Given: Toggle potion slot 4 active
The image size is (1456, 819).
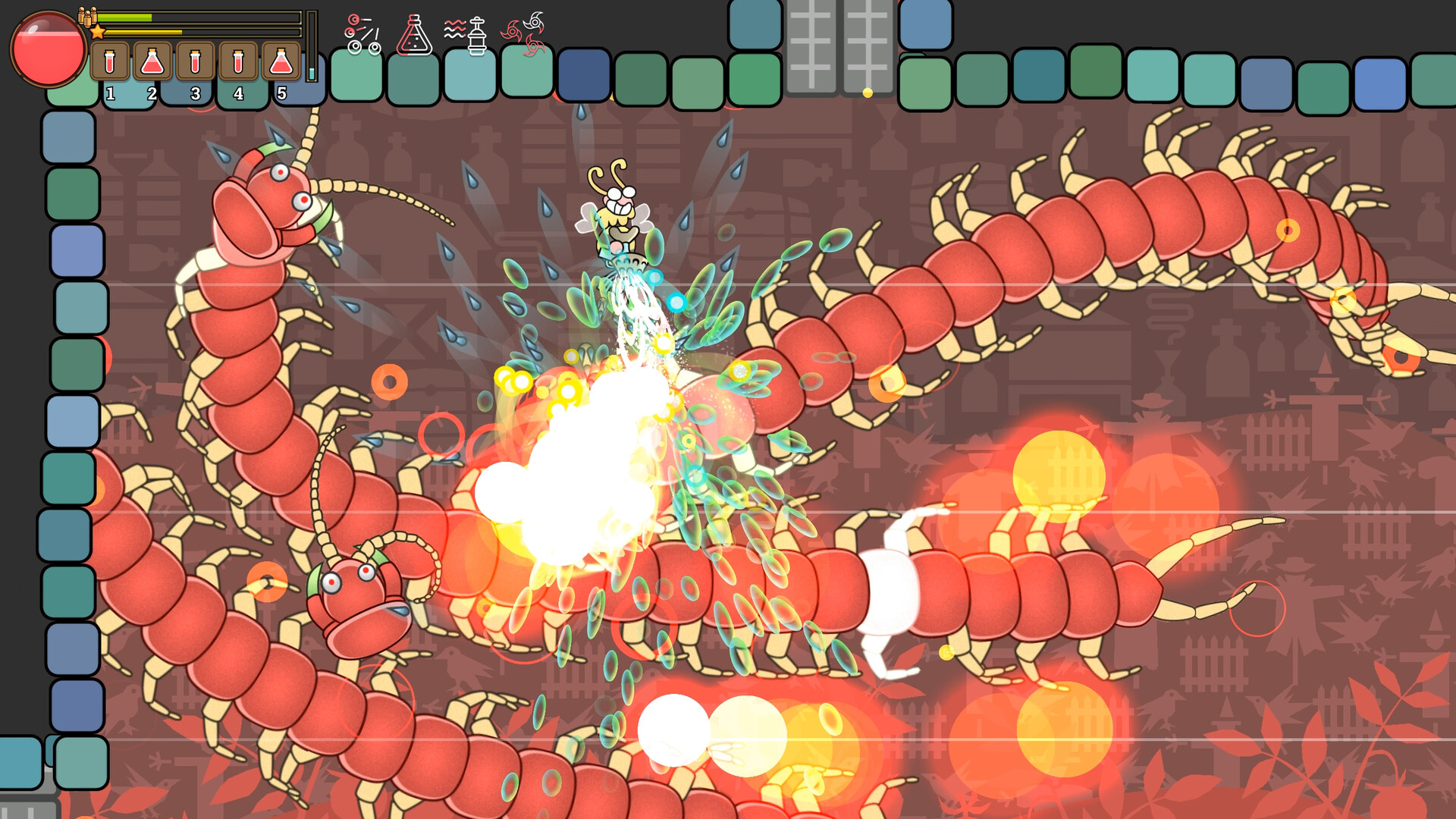Looking at the screenshot, I should click(237, 61).
